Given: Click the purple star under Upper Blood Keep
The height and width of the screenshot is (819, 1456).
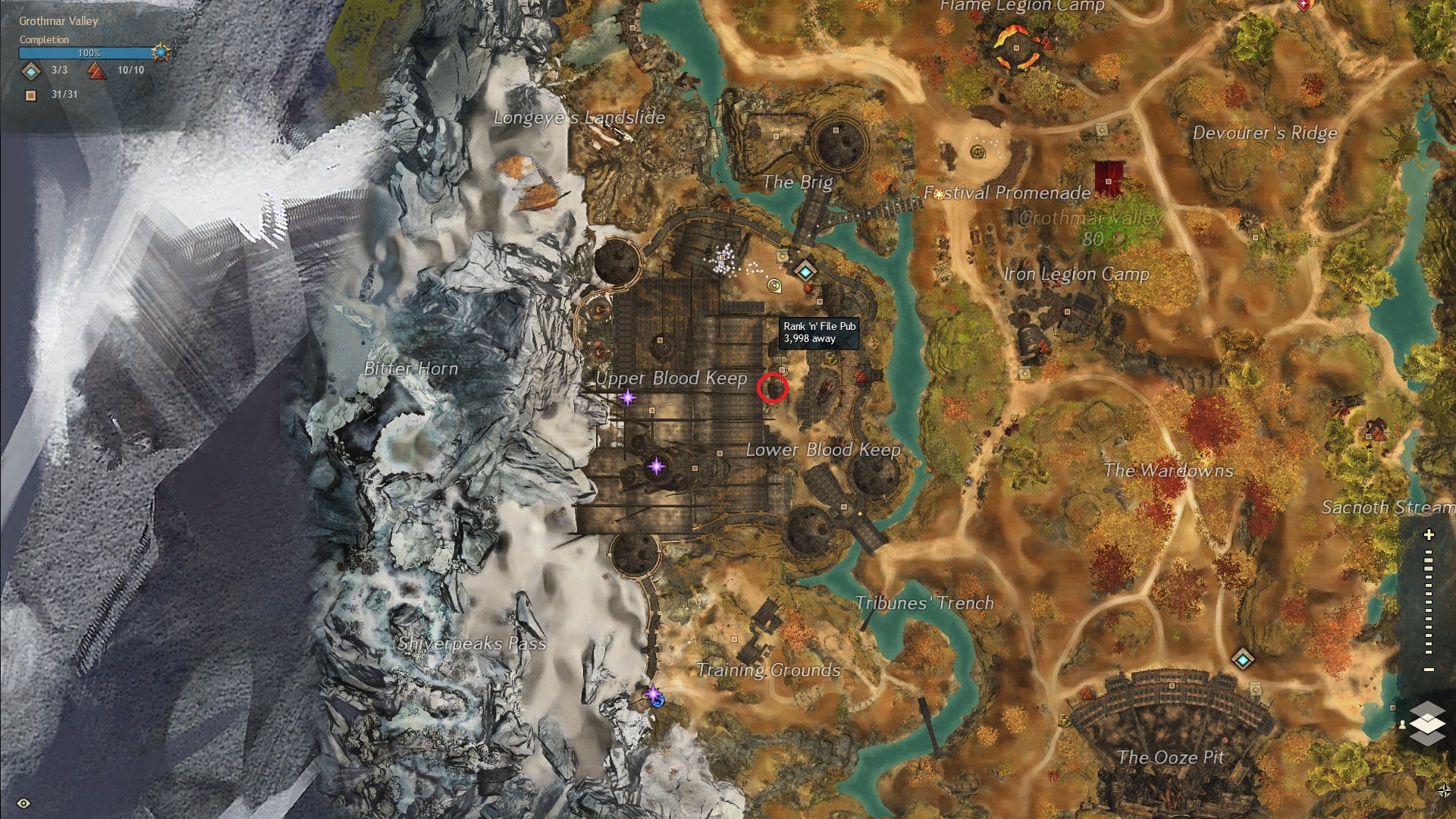Looking at the screenshot, I should pos(627,397).
